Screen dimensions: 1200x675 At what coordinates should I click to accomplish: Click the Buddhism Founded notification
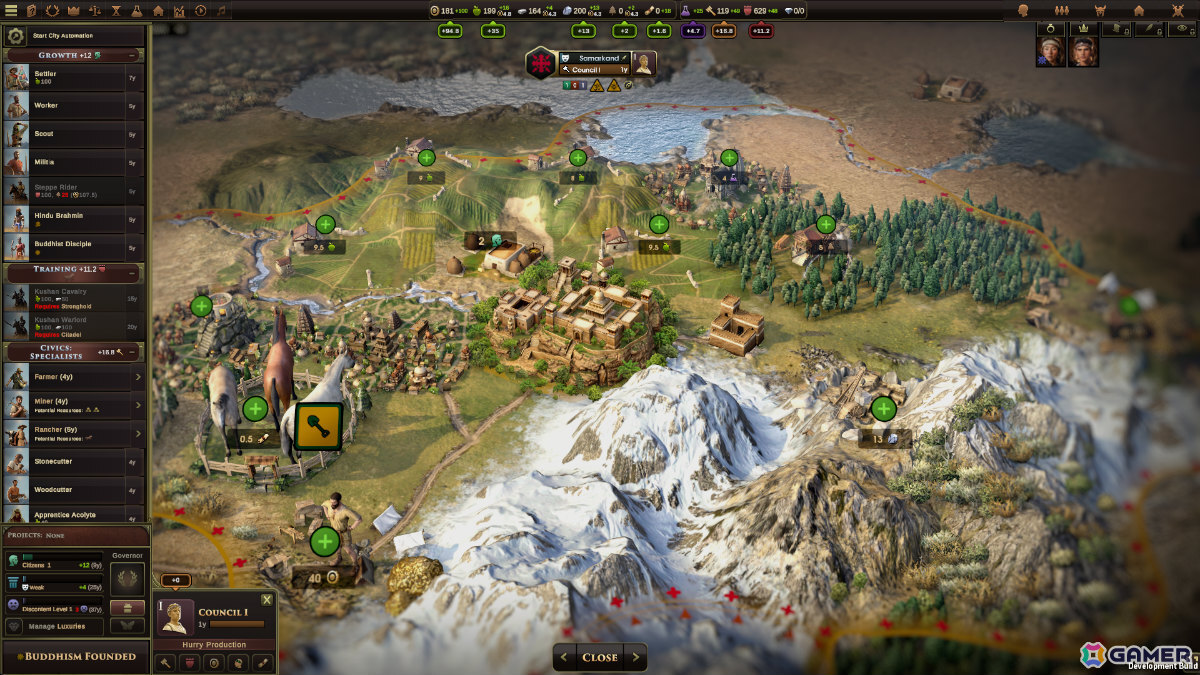pos(74,657)
